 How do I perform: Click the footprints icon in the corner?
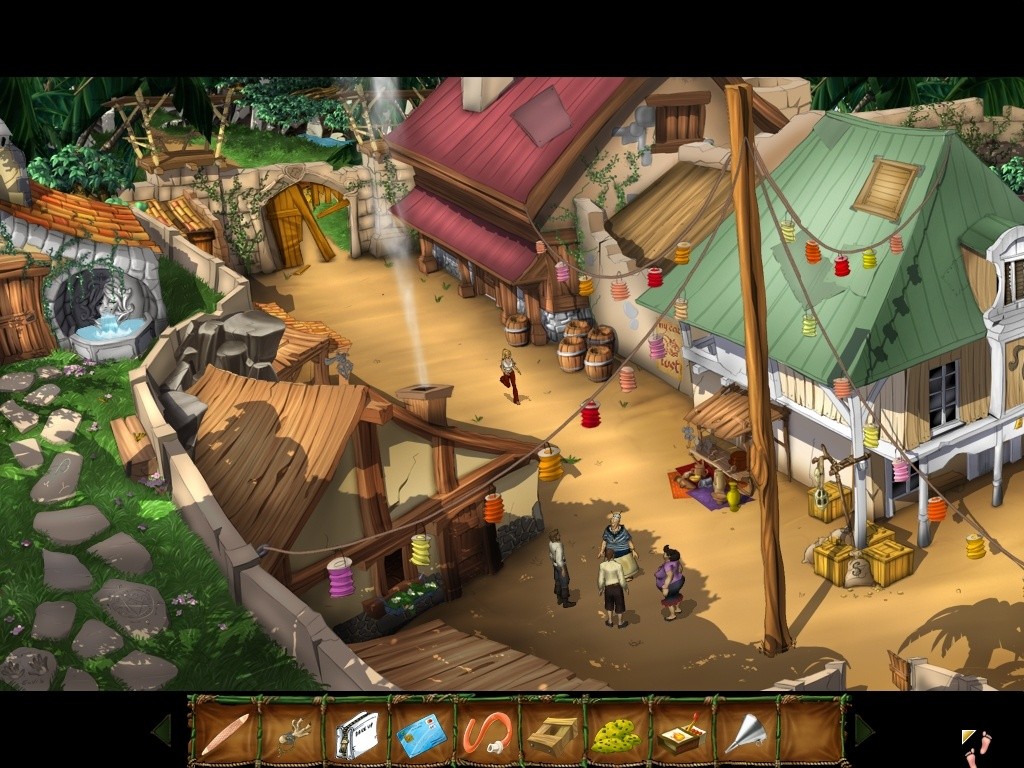[978, 748]
